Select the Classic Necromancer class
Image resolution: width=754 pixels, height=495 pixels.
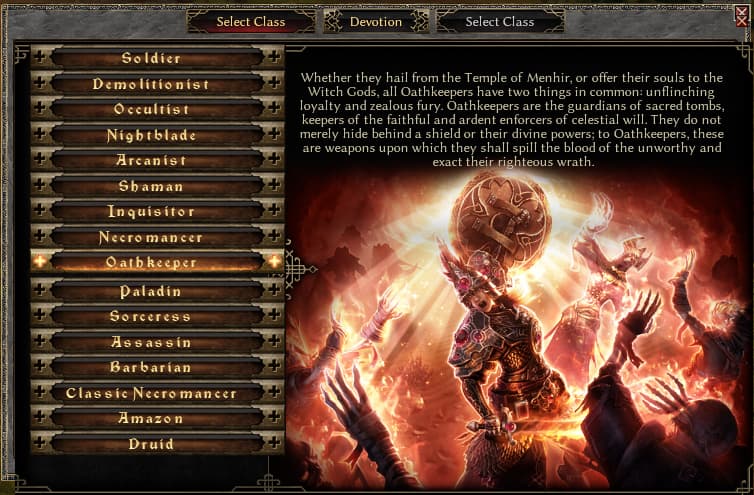click(x=152, y=393)
